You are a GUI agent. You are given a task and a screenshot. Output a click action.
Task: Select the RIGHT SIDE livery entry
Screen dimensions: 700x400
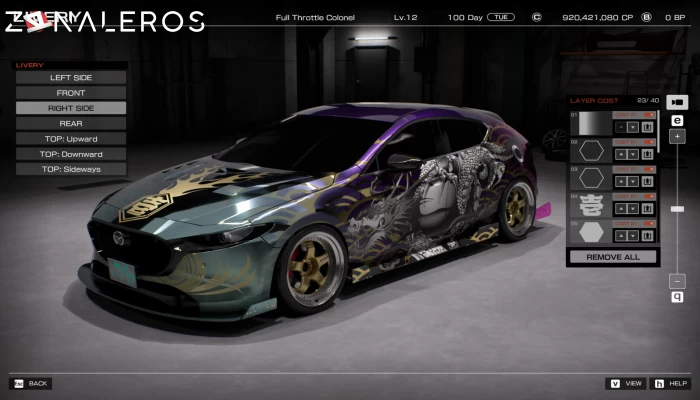[x=70, y=108]
